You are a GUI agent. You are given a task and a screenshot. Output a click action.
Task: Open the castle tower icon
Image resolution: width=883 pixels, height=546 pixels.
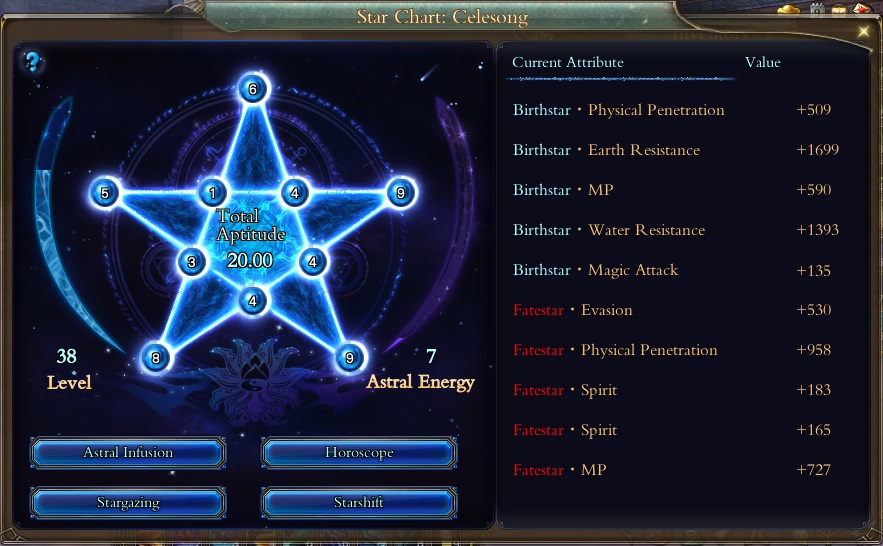coord(817,10)
